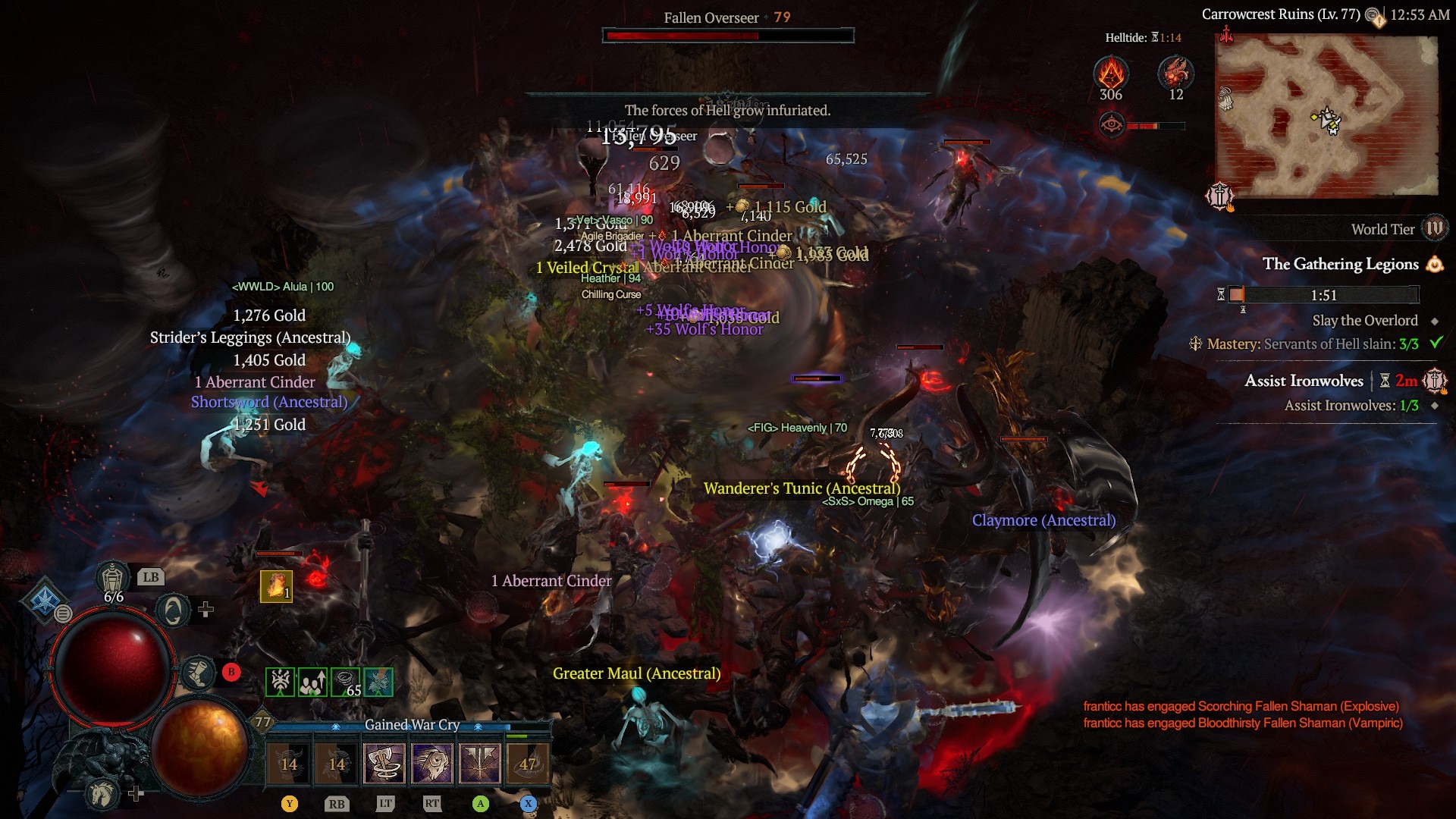The width and height of the screenshot is (1456, 819).
Task: Click the Mastery green checkmark for Servants of Hell
Action: (x=1436, y=344)
